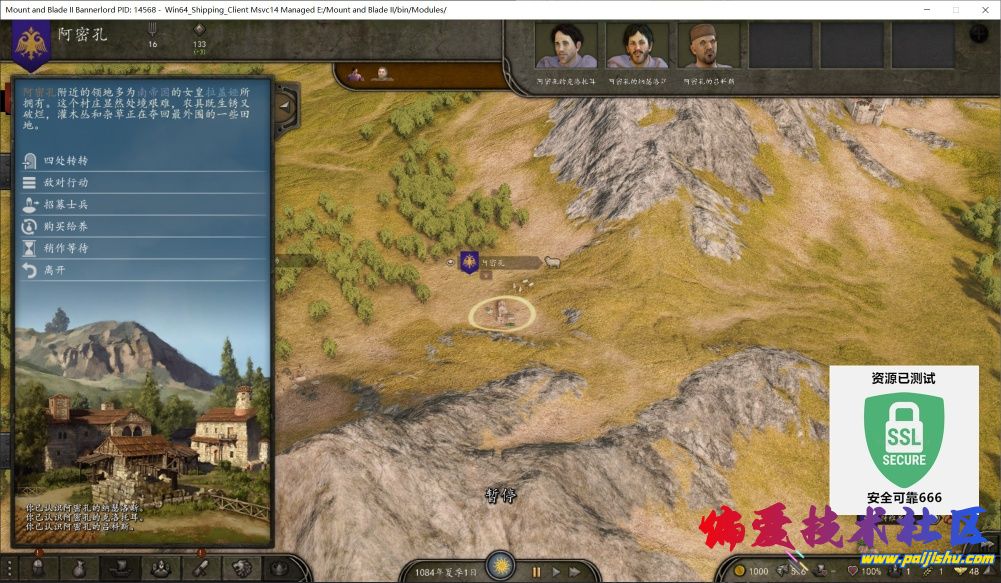
Task: Open the inventory pouch icon in bottom bar
Action: pyautogui.click(x=79, y=568)
